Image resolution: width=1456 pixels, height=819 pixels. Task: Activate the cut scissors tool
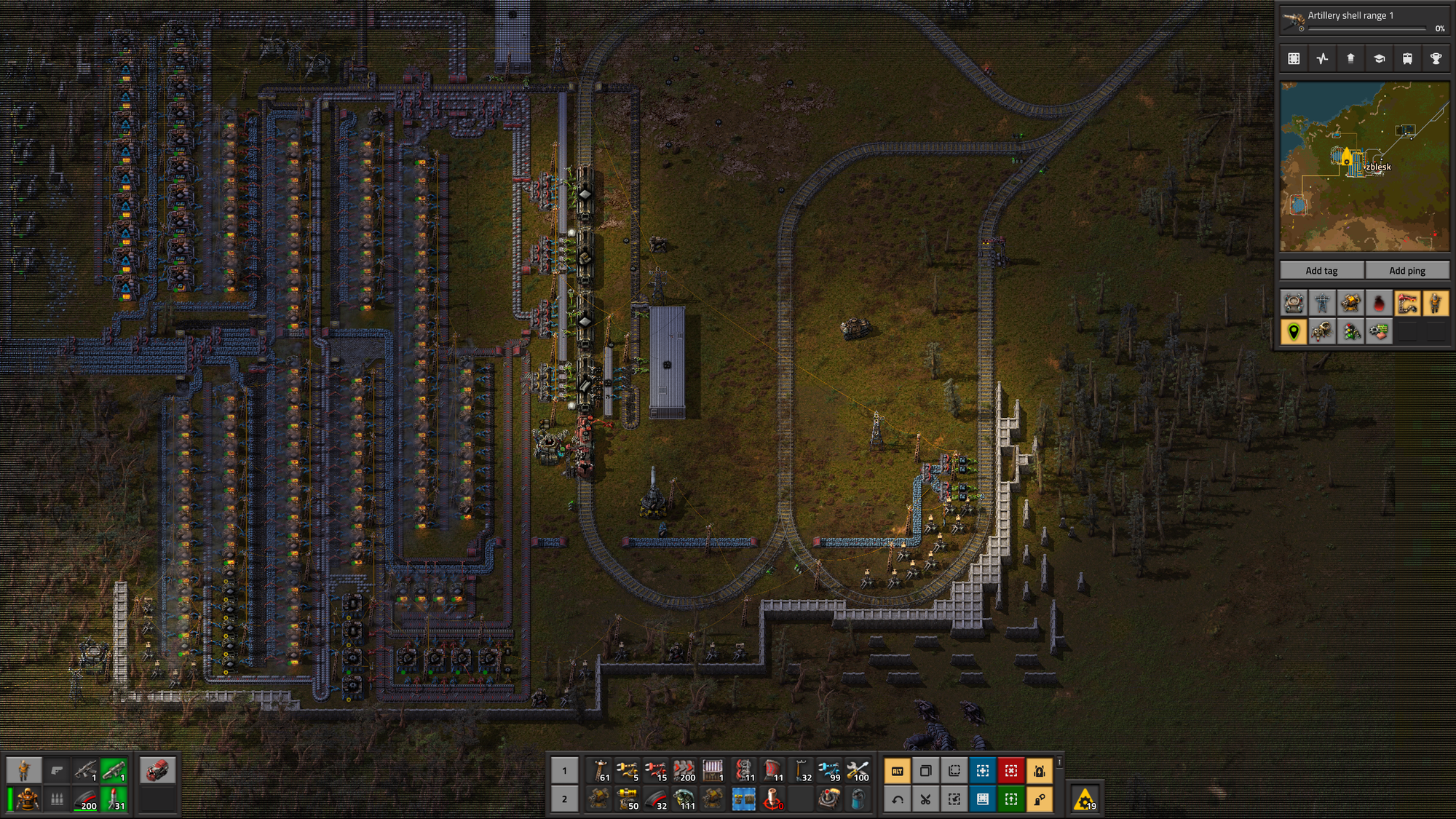[925, 799]
